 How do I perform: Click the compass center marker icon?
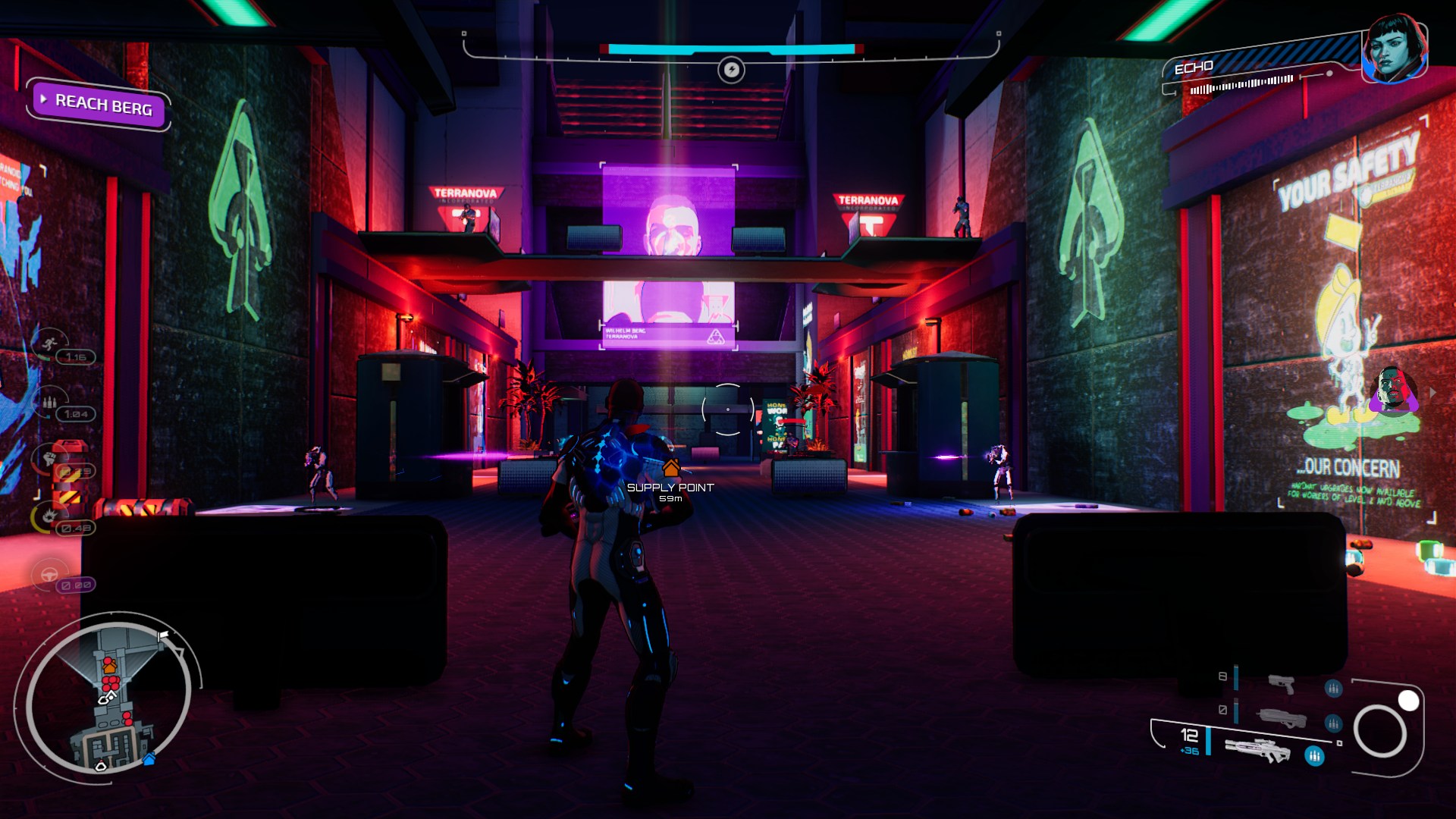click(x=731, y=71)
